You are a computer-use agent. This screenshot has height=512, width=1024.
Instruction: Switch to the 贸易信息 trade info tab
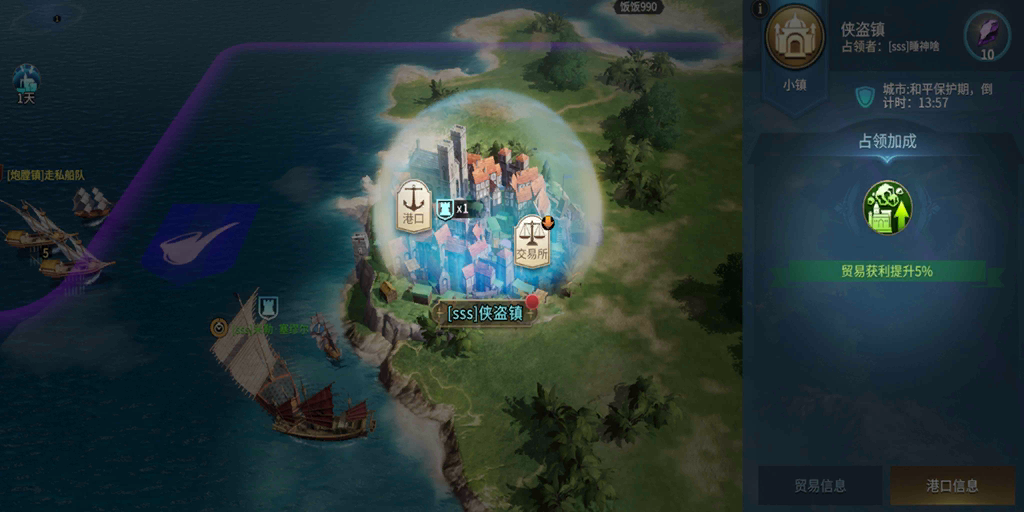820,486
